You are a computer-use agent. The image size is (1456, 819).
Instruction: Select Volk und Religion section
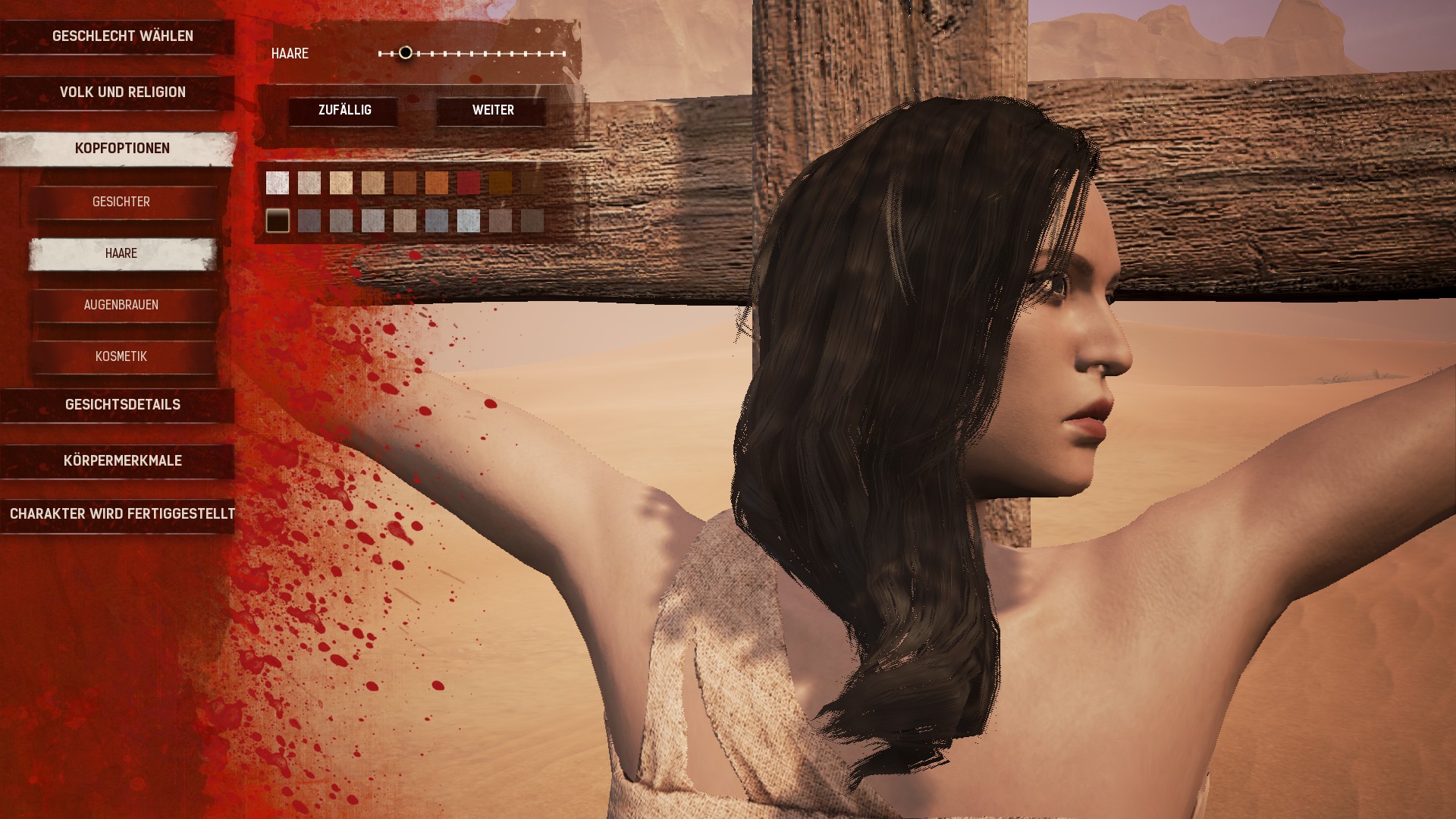pos(121,93)
